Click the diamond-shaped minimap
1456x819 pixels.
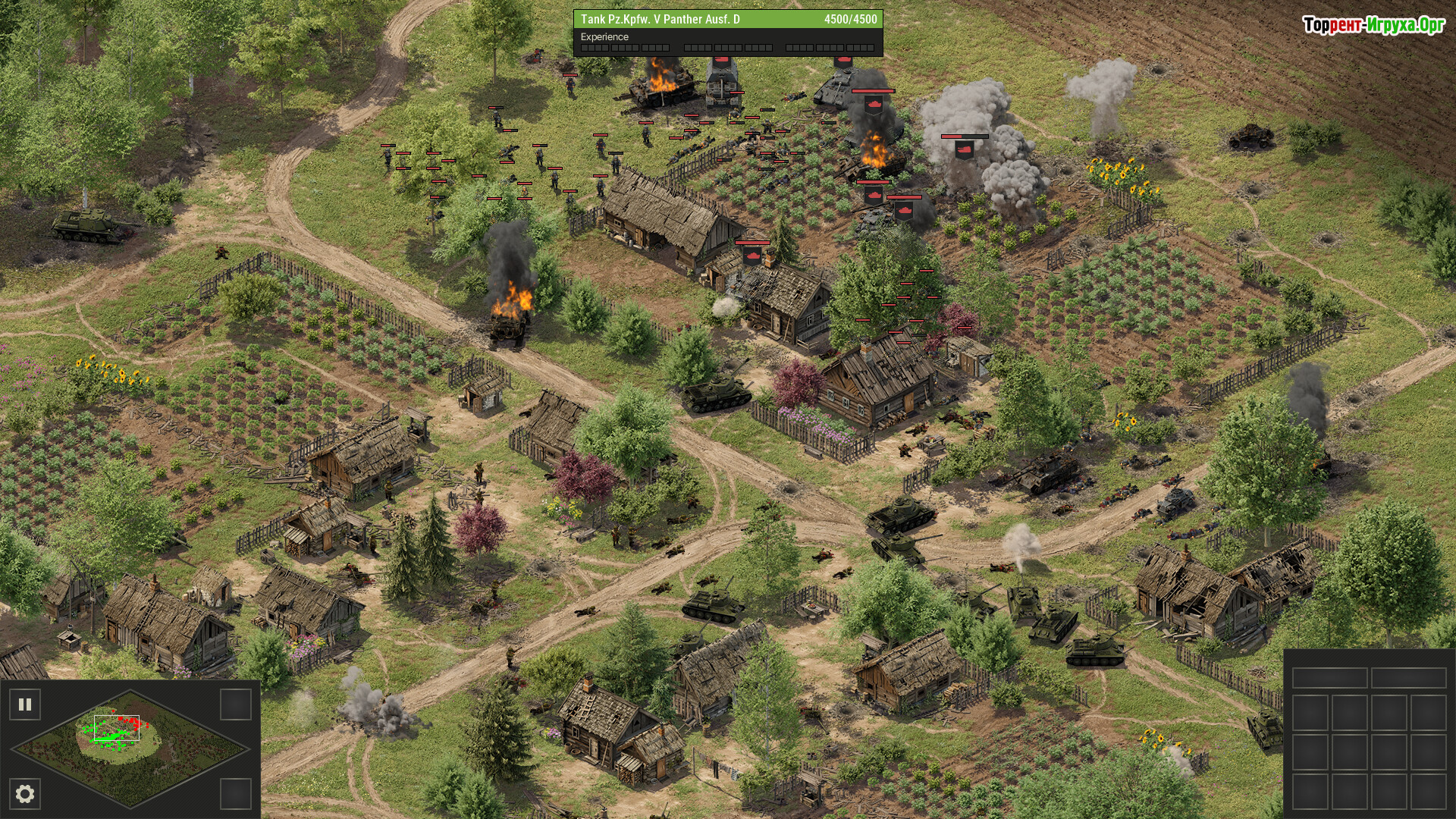[130, 748]
